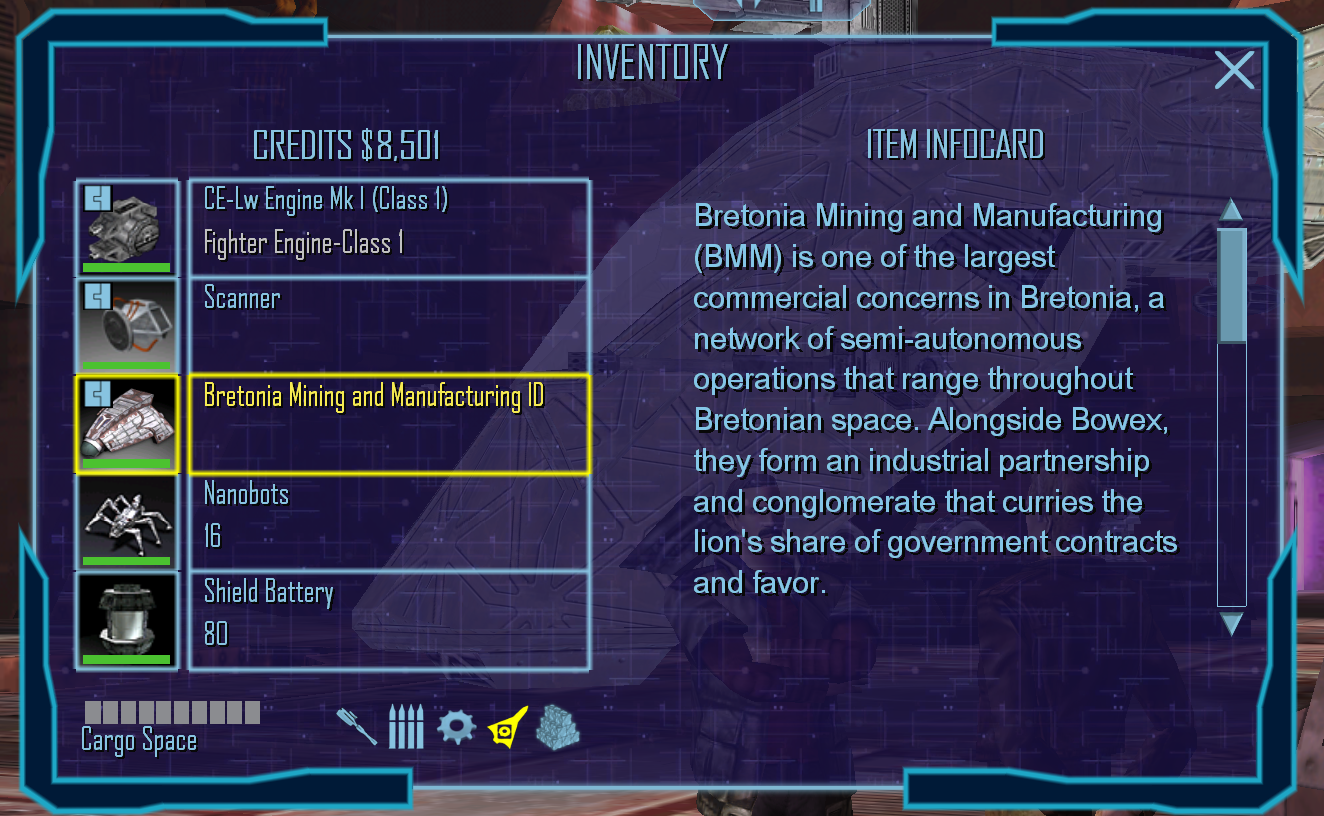
Task: Show the commodities cube-stack category
Action: [x=558, y=727]
